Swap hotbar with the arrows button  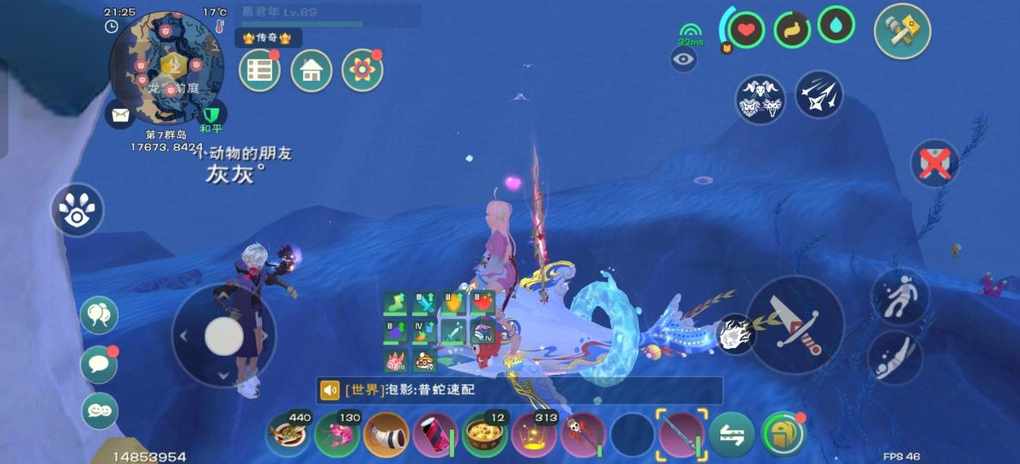(x=732, y=435)
